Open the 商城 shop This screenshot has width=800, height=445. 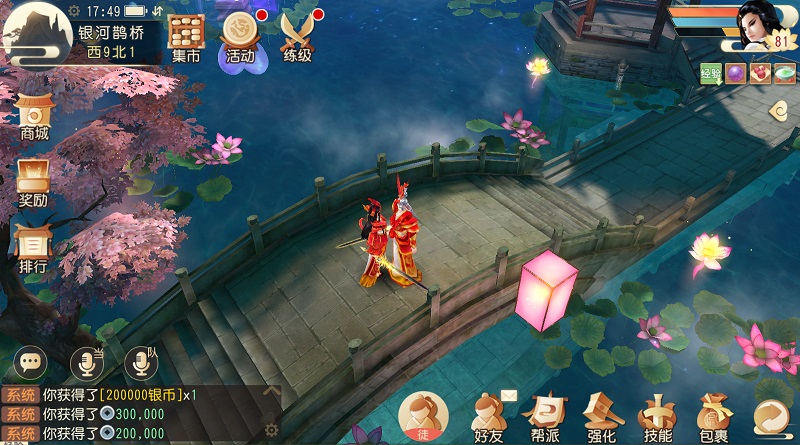tap(34, 117)
